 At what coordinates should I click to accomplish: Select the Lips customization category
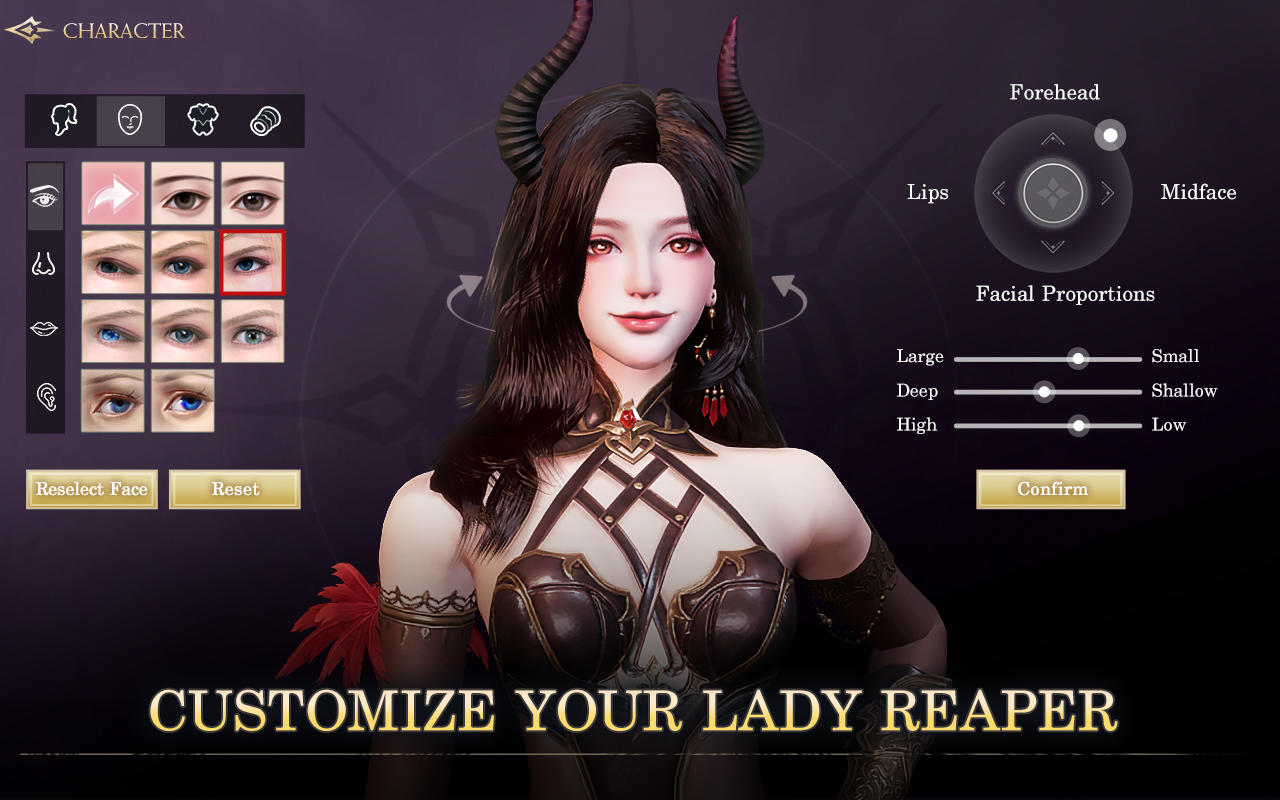point(44,328)
